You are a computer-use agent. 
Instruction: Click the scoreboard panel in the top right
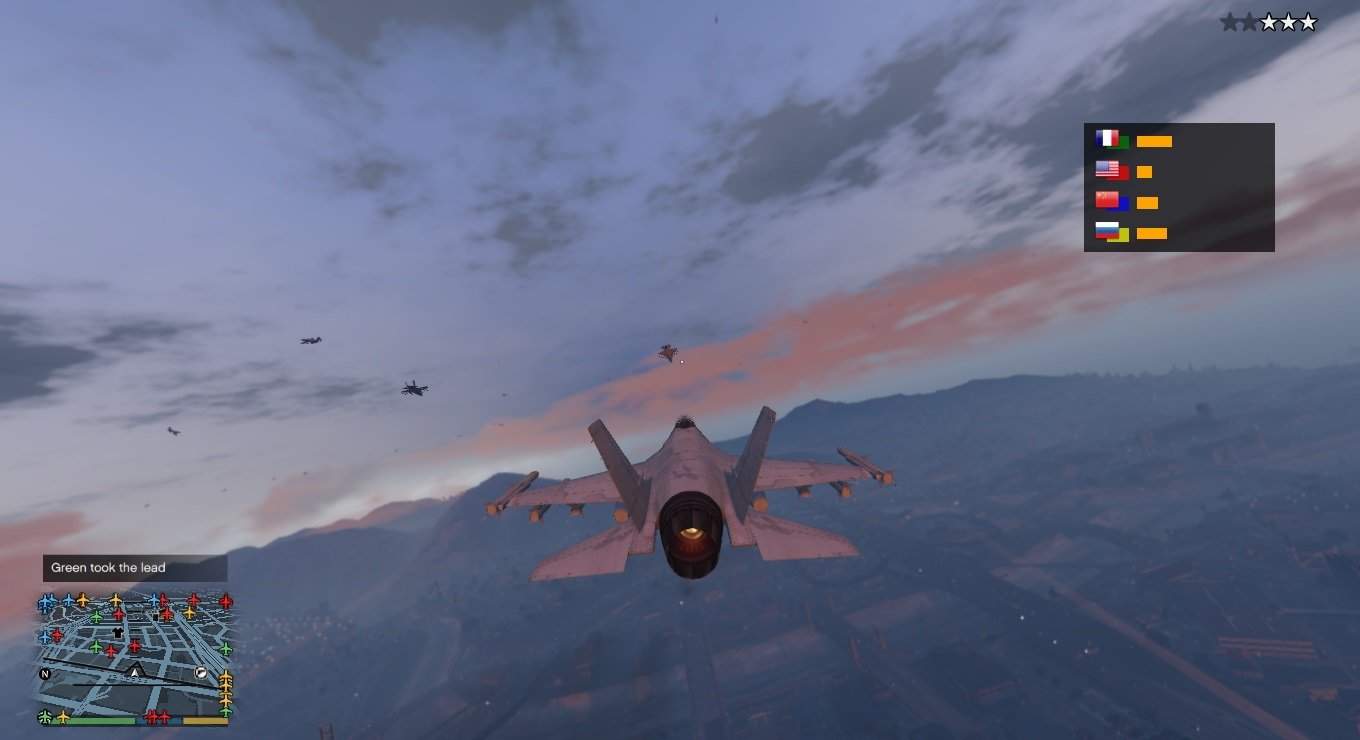[1180, 187]
